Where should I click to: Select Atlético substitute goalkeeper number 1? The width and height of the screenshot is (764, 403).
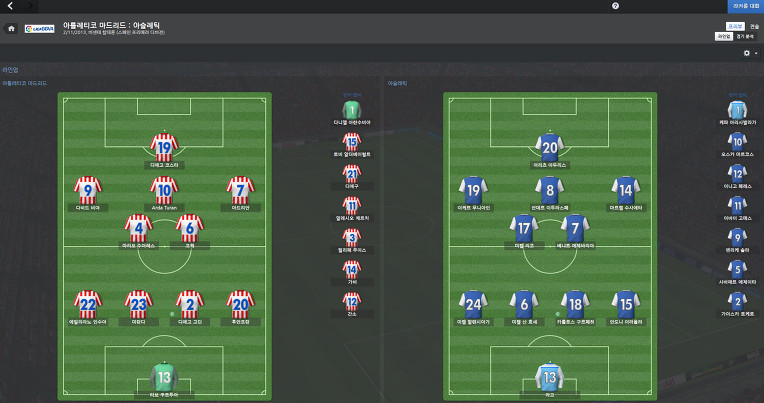351,108
